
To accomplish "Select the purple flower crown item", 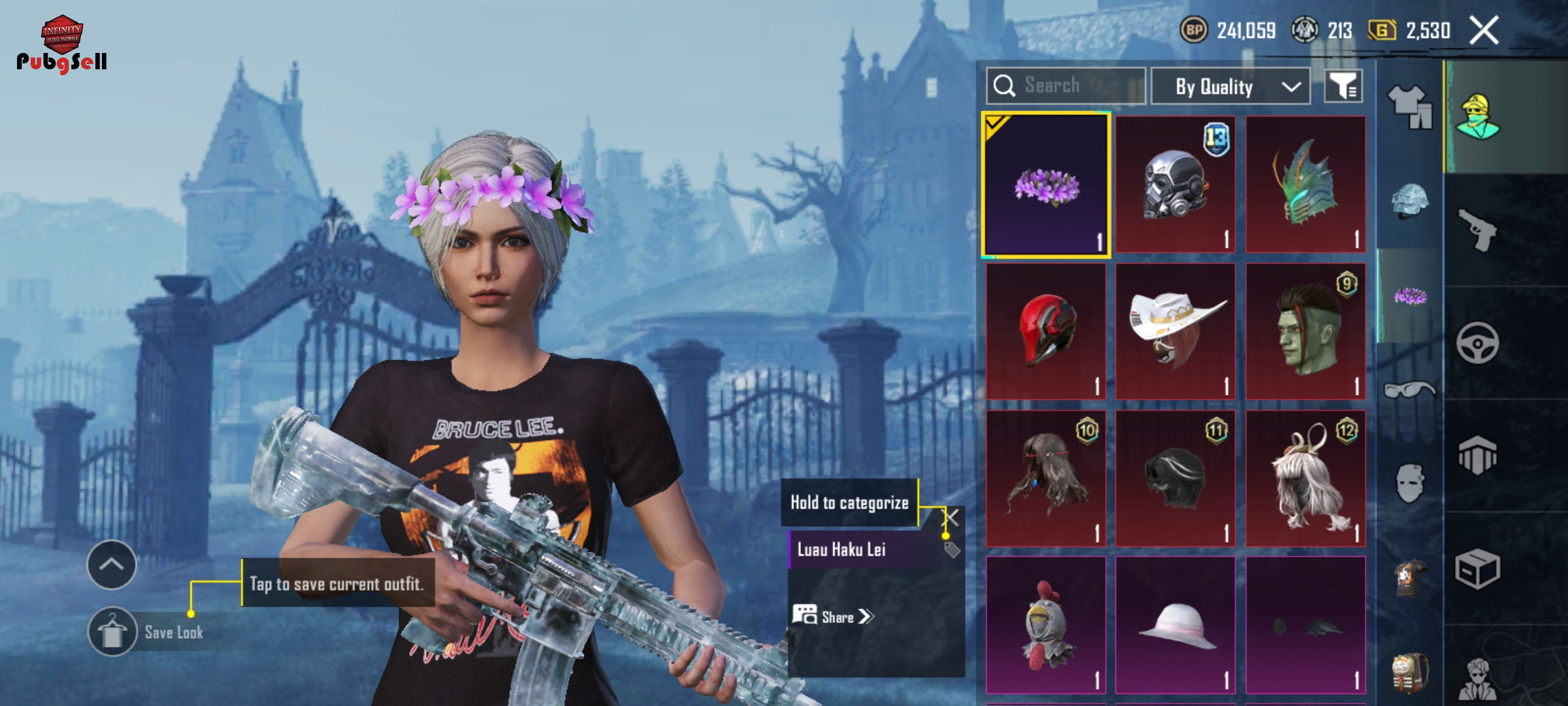I will pyautogui.click(x=1046, y=185).
